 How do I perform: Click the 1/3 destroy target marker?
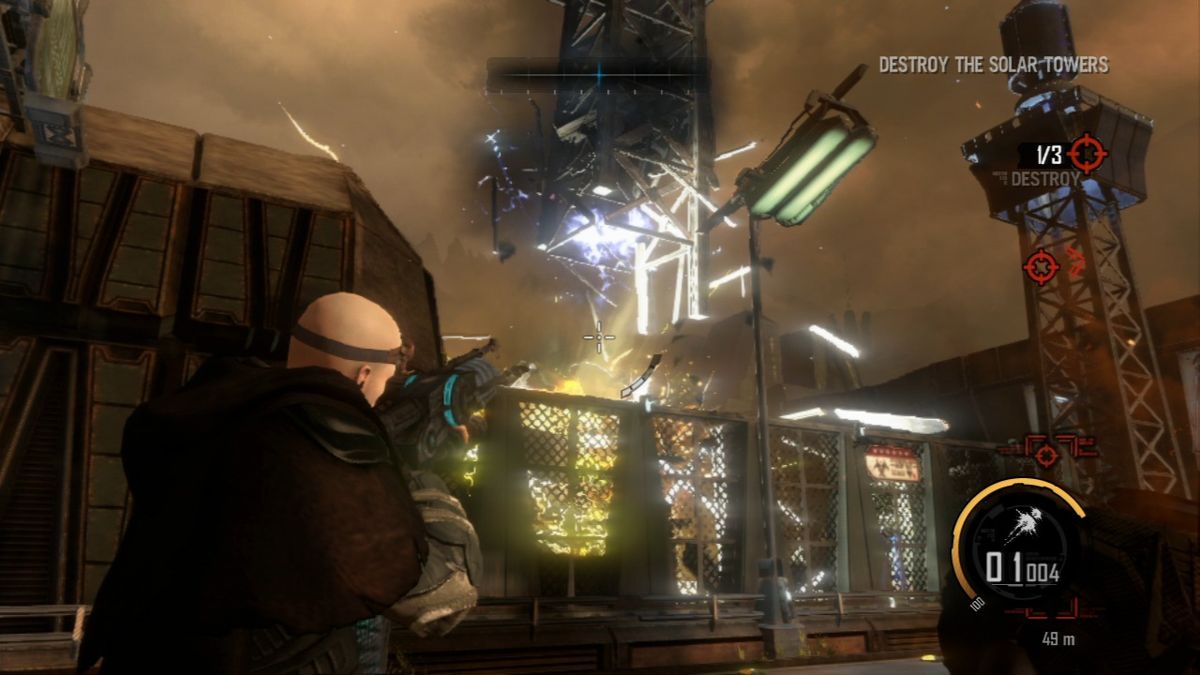[1086, 154]
